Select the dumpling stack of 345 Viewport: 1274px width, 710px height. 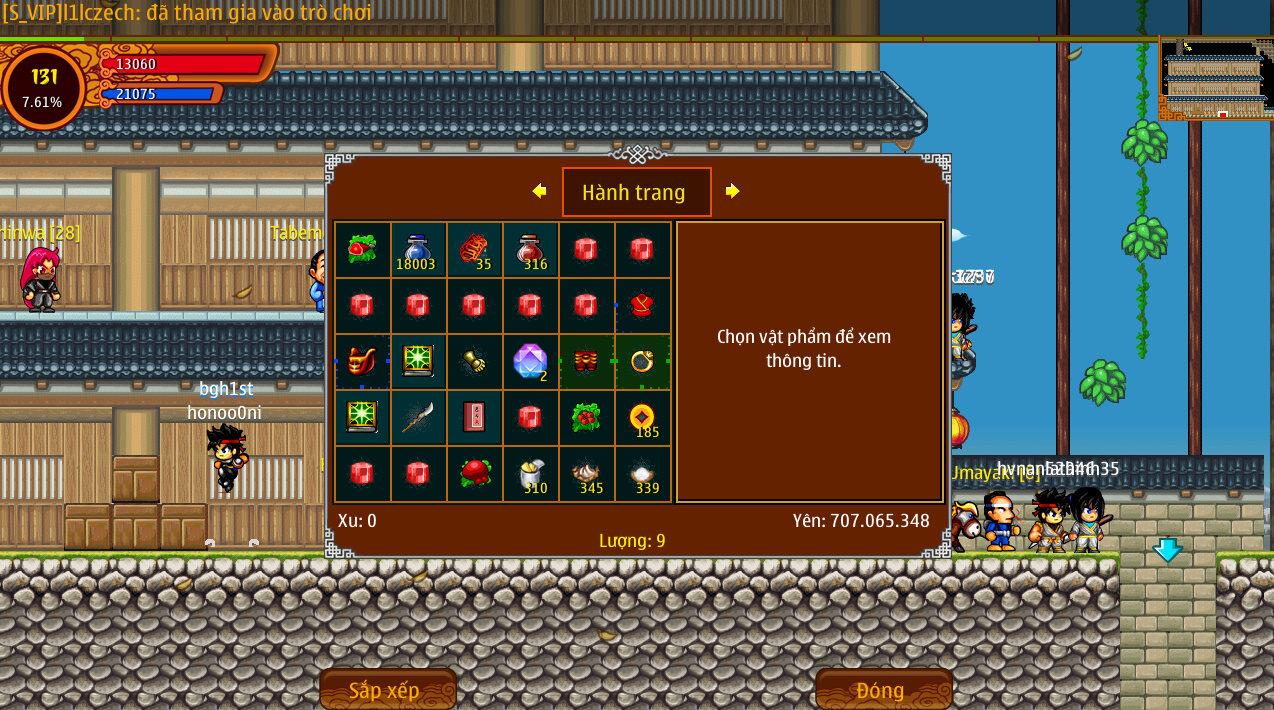click(586, 474)
